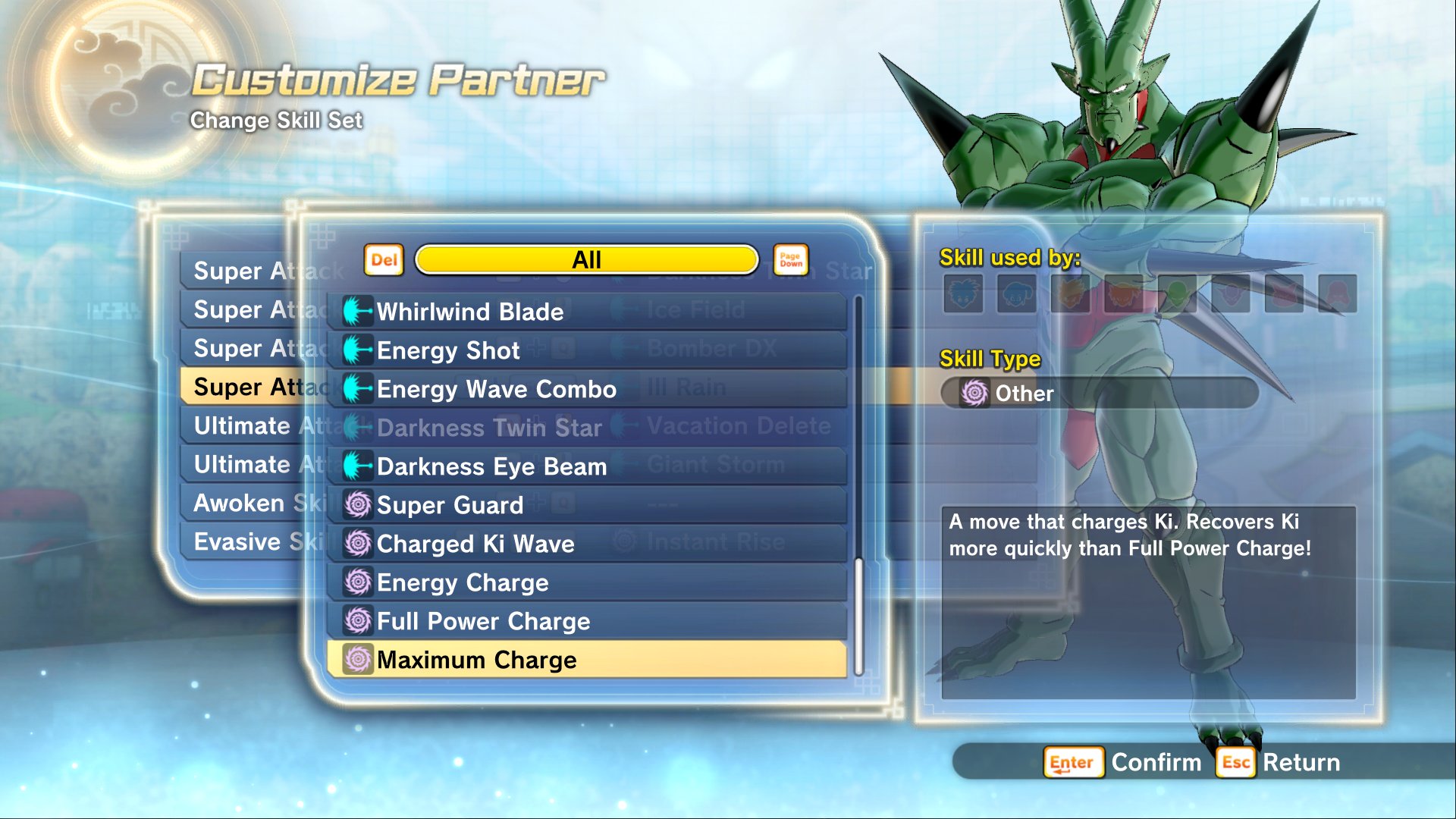Screen dimensions: 1456x819
Task: Select the Maximum Charge purple swirl icon
Action: (357, 660)
